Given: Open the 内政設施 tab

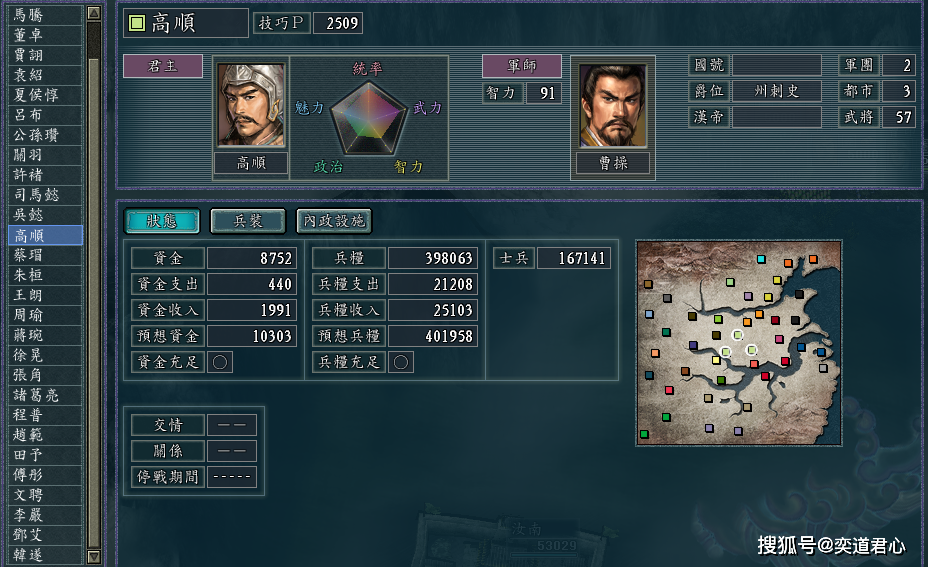Looking at the screenshot, I should pos(334,221).
